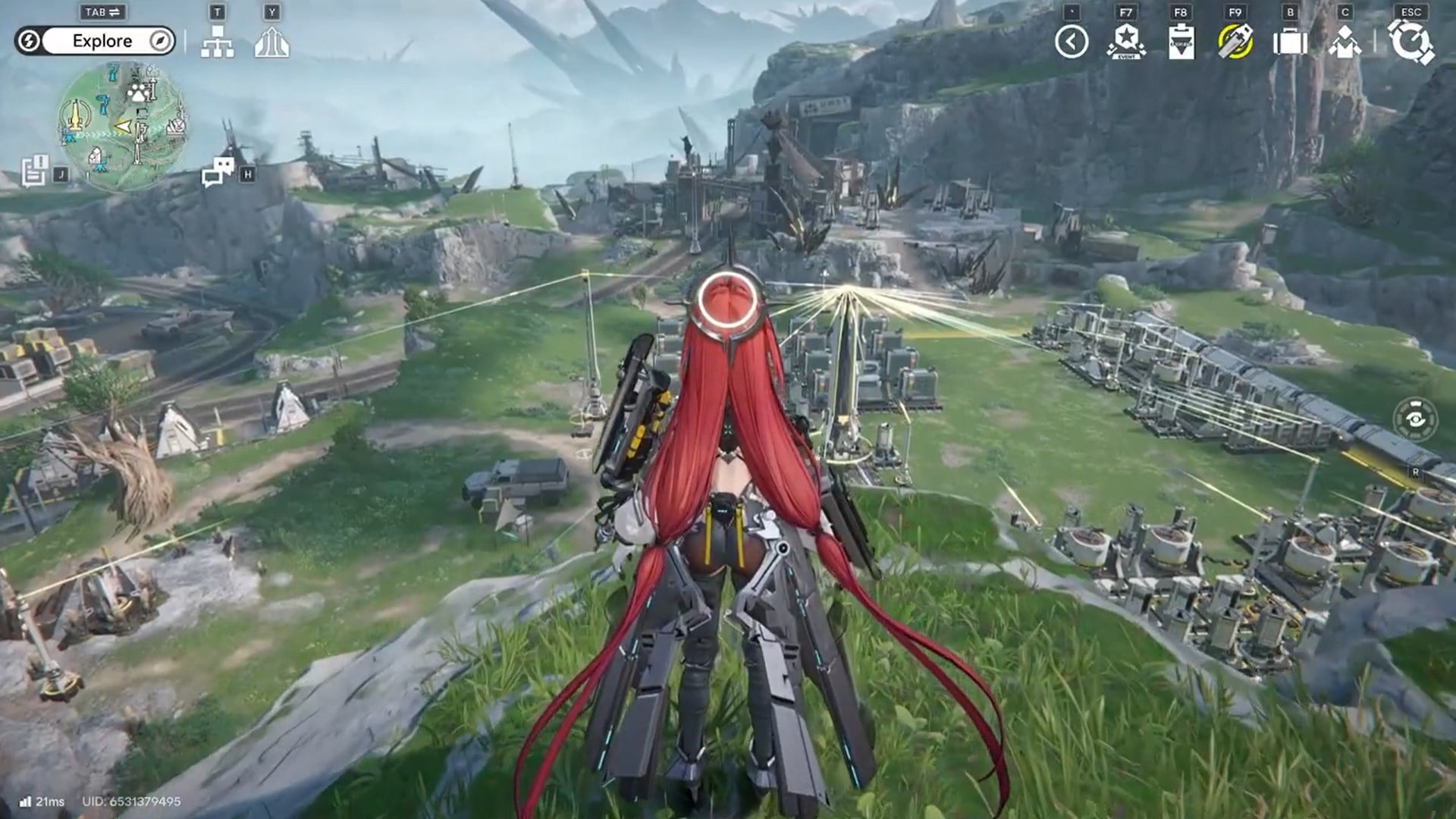Open the chat speech bubbles icon

click(218, 172)
